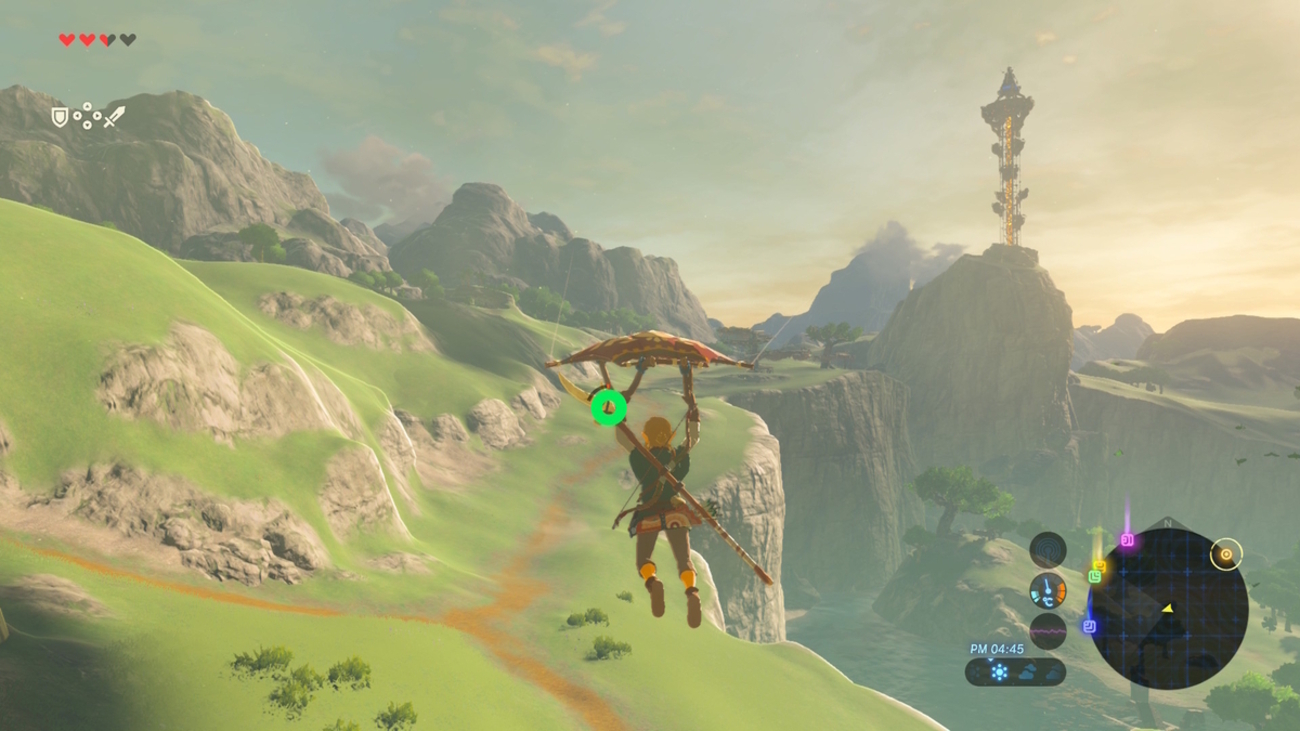The width and height of the screenshot is (1300, 731).
Task: Select the sword weapon icon
Action: pyautogui.click(x=114, y=117)
